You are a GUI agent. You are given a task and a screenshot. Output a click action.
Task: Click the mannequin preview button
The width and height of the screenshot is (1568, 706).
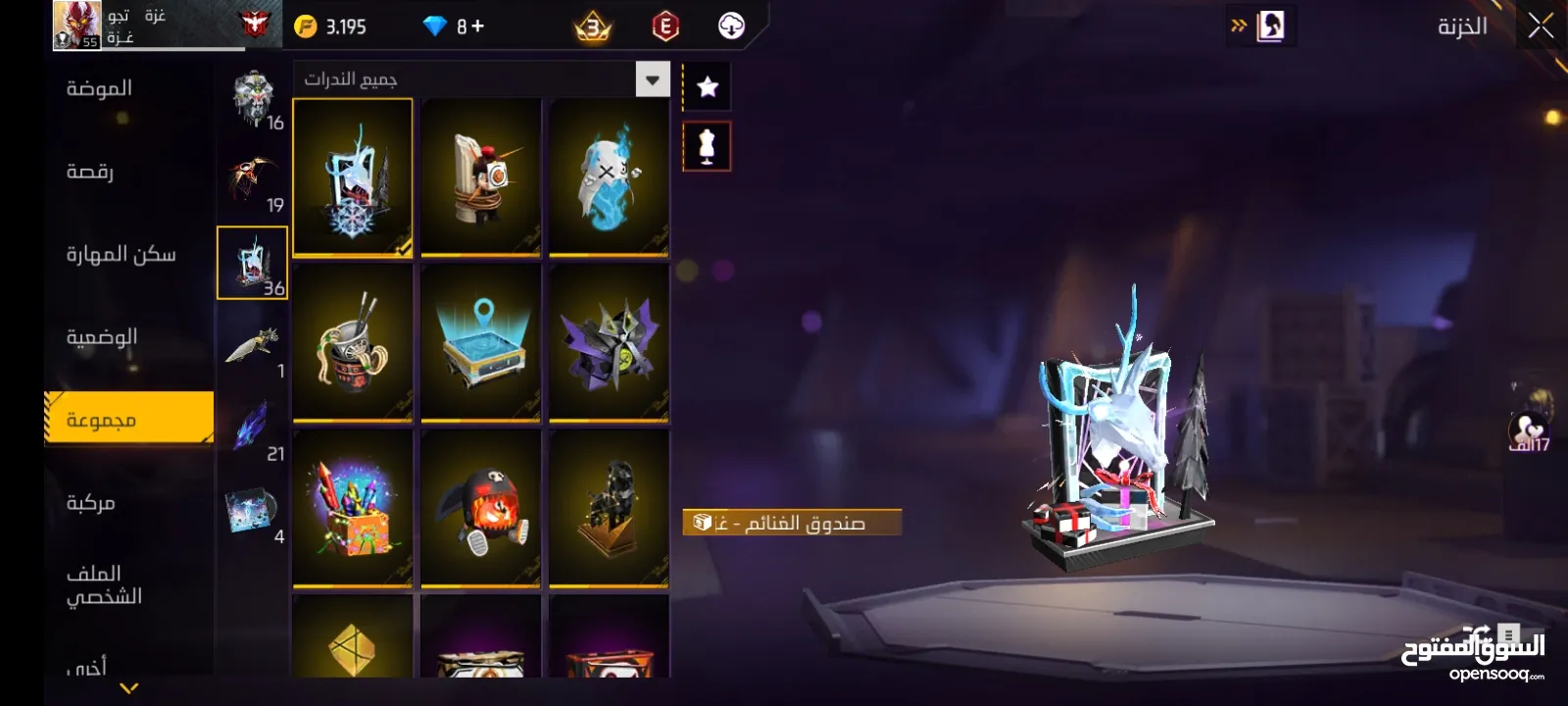[707, 147]
